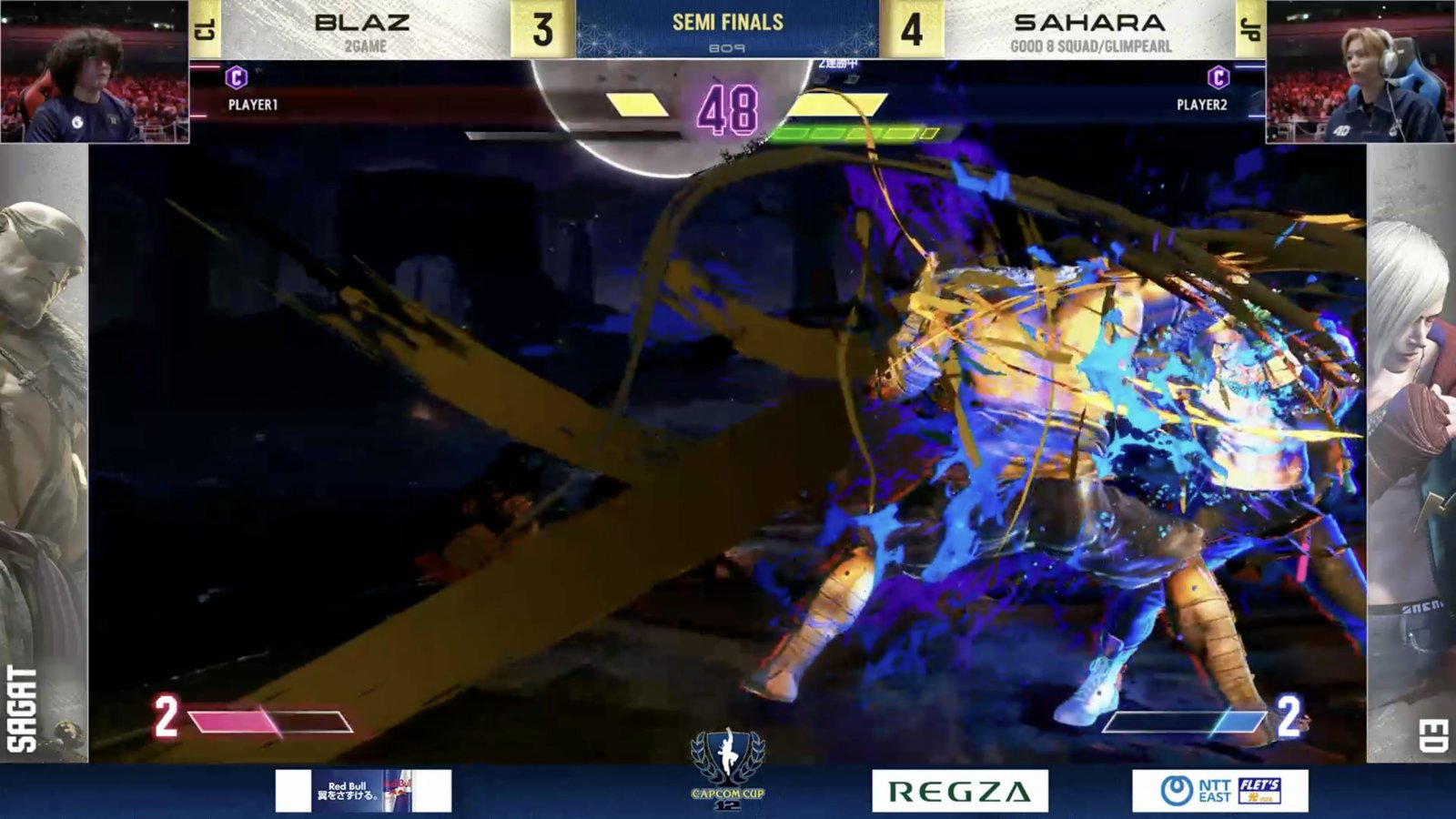Screen dimensions: 1456x819
Task: Click Player 1's Classic control type icon
Action: pos(237,77)
